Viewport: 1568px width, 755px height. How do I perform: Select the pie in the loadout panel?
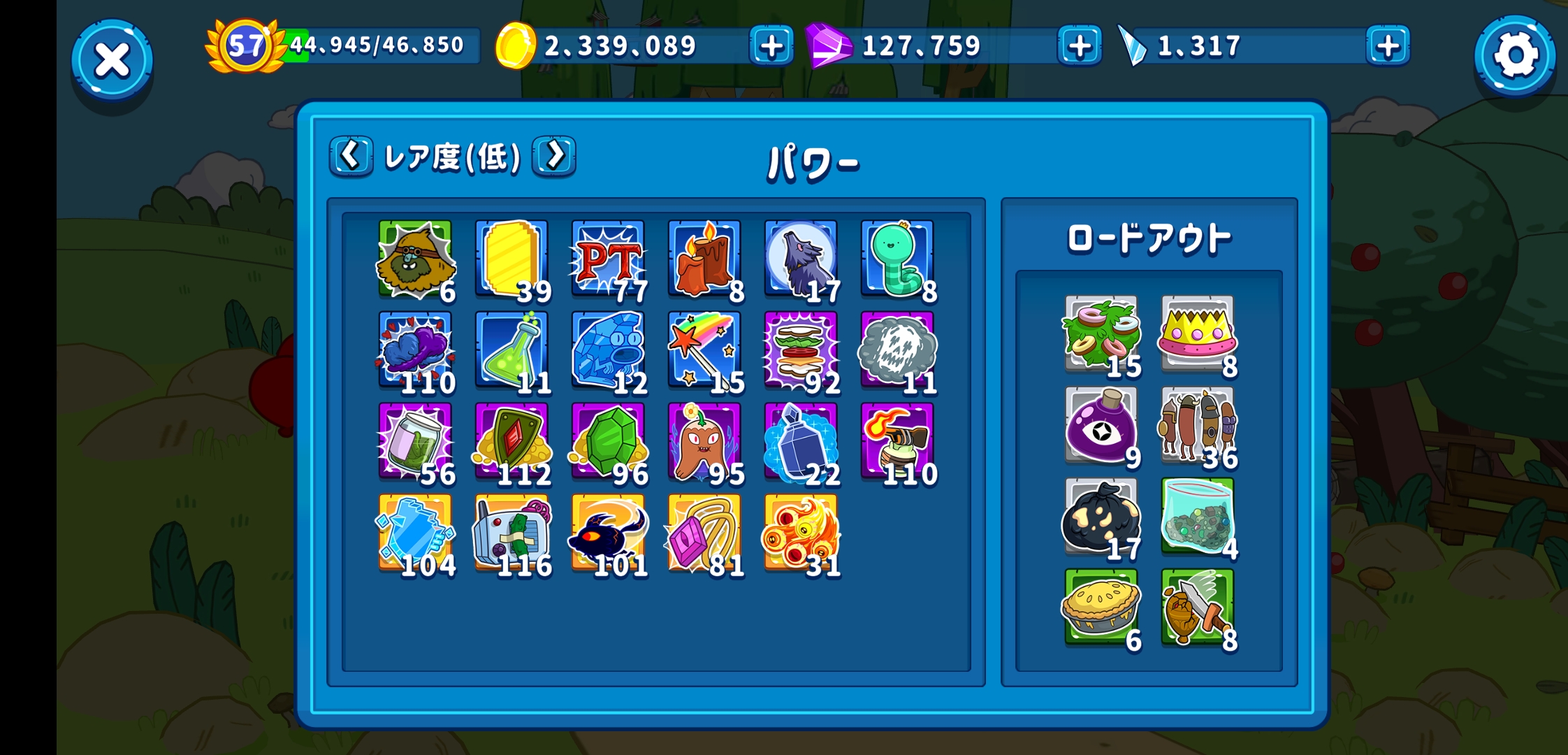pos(1101,608)
